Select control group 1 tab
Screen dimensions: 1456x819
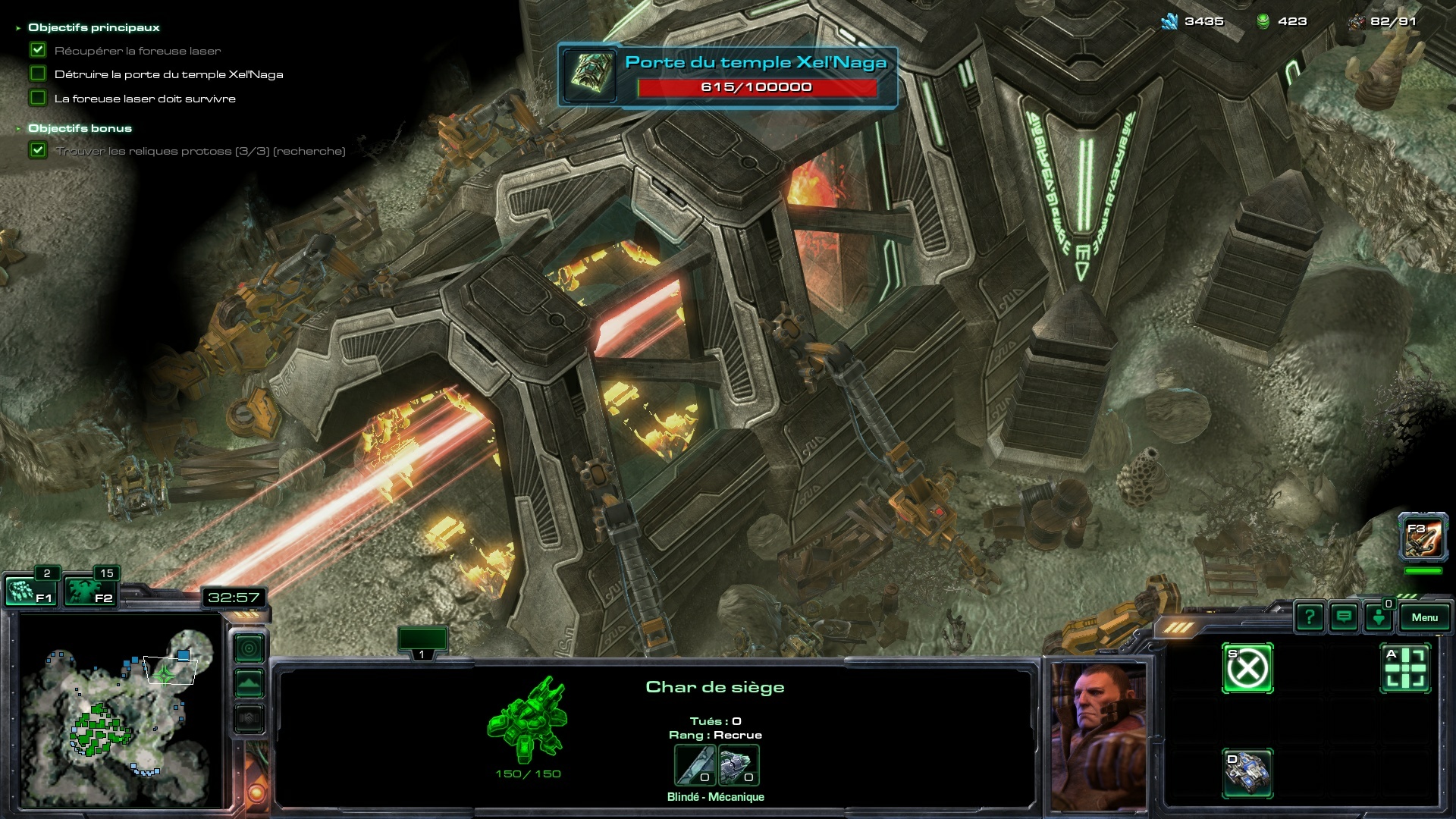point(422,642)
